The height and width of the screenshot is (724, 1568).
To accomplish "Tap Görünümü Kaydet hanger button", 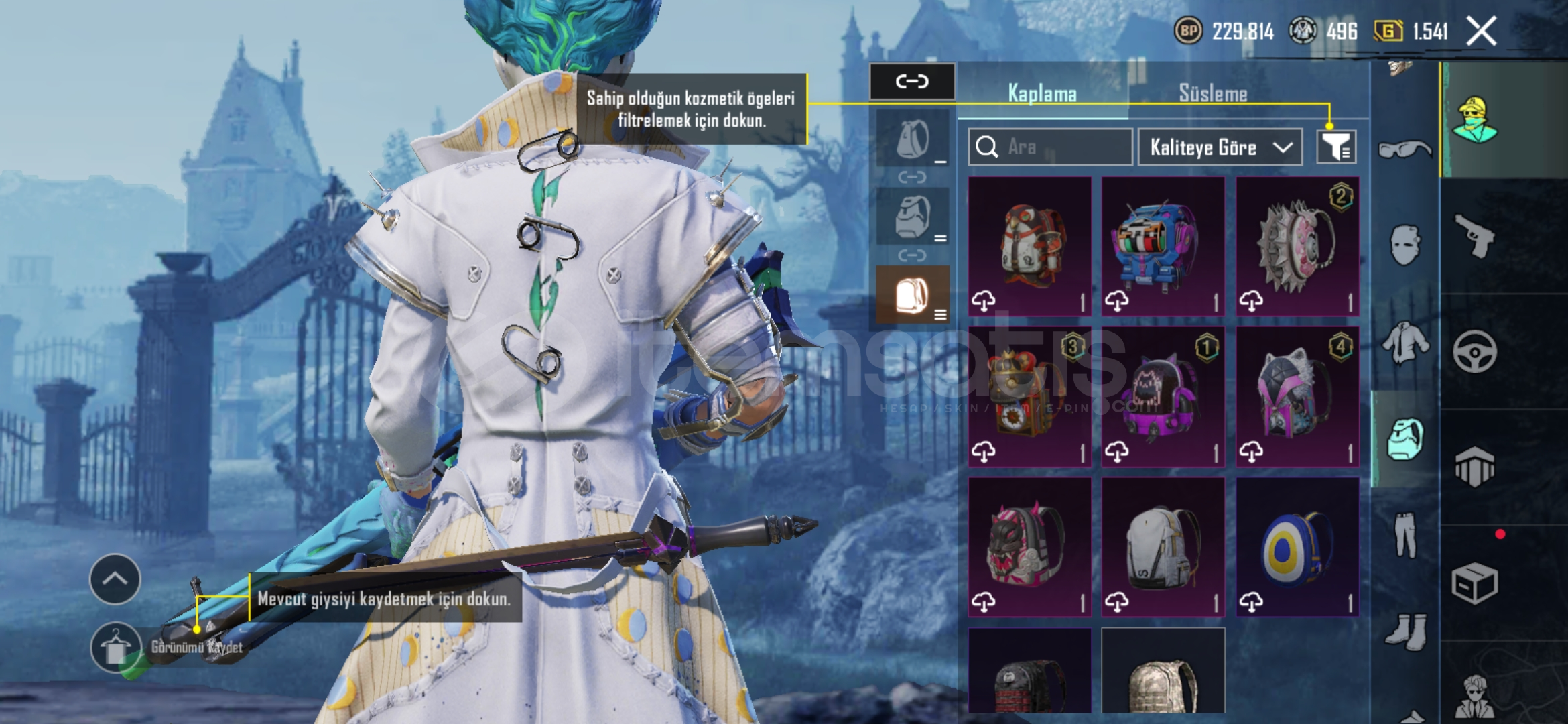I will tap(116, 648).
